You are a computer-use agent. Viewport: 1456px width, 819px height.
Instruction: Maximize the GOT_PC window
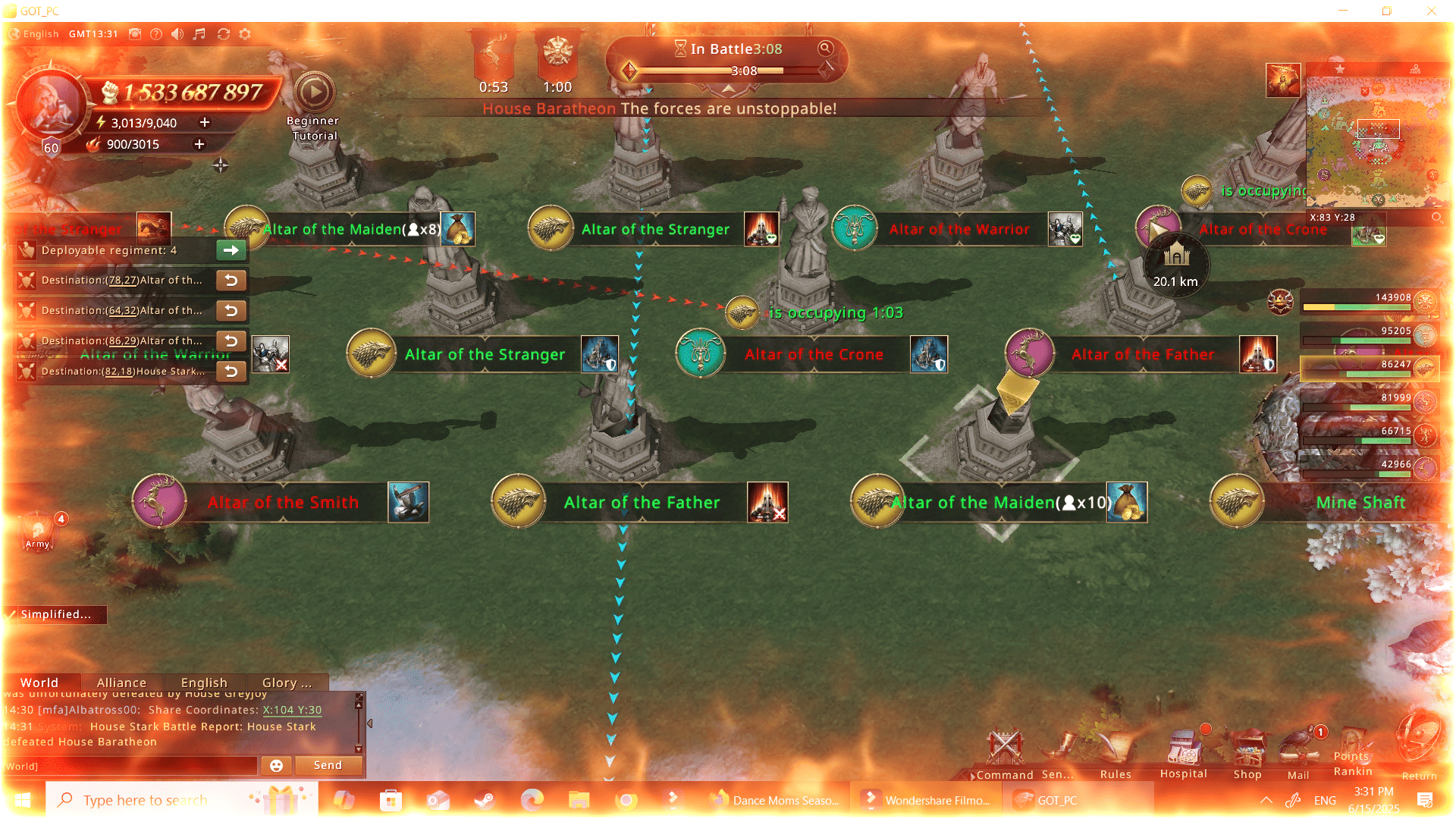pos(1387,11)
